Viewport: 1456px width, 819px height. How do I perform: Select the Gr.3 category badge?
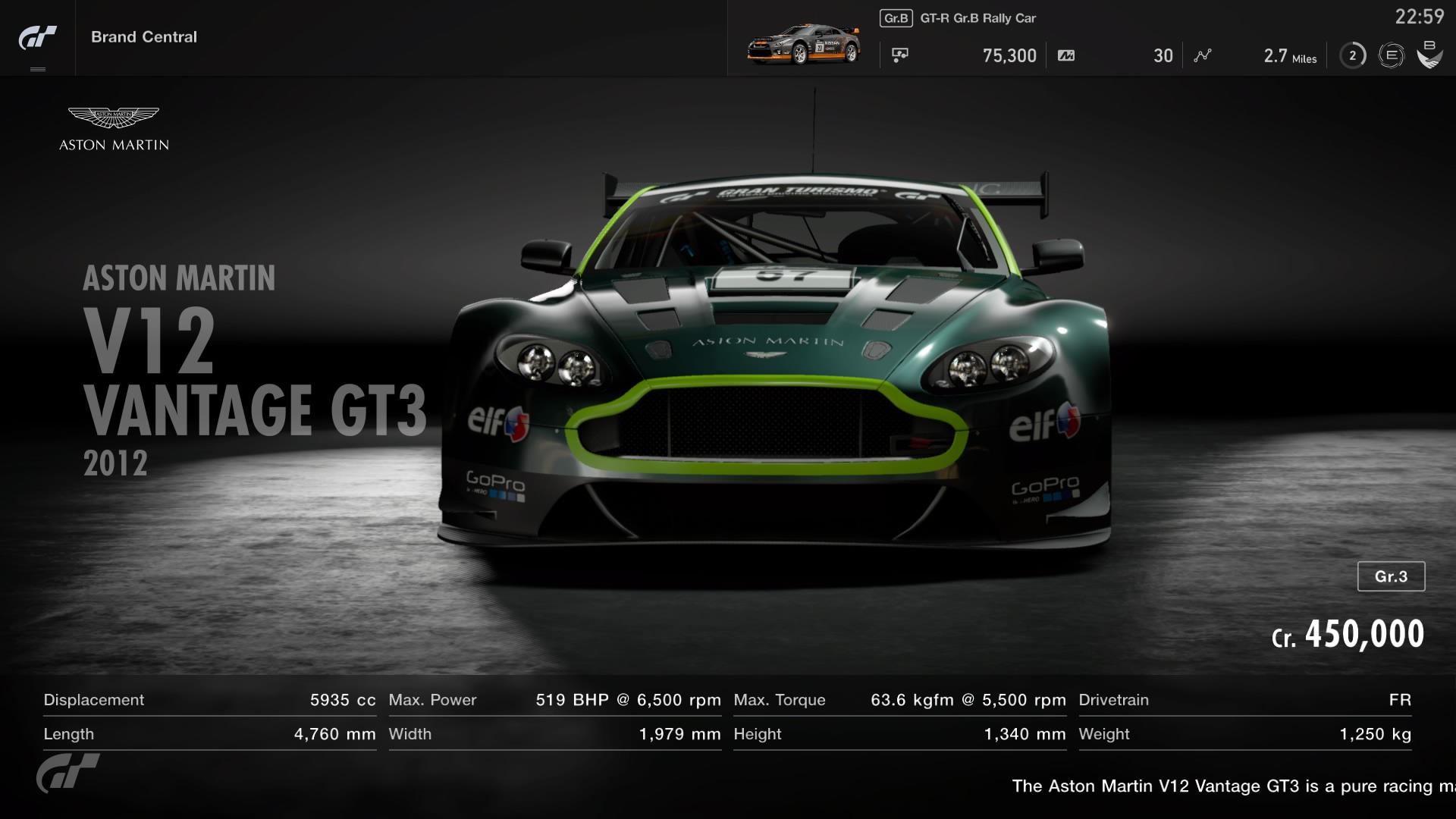click(1391, 576)
